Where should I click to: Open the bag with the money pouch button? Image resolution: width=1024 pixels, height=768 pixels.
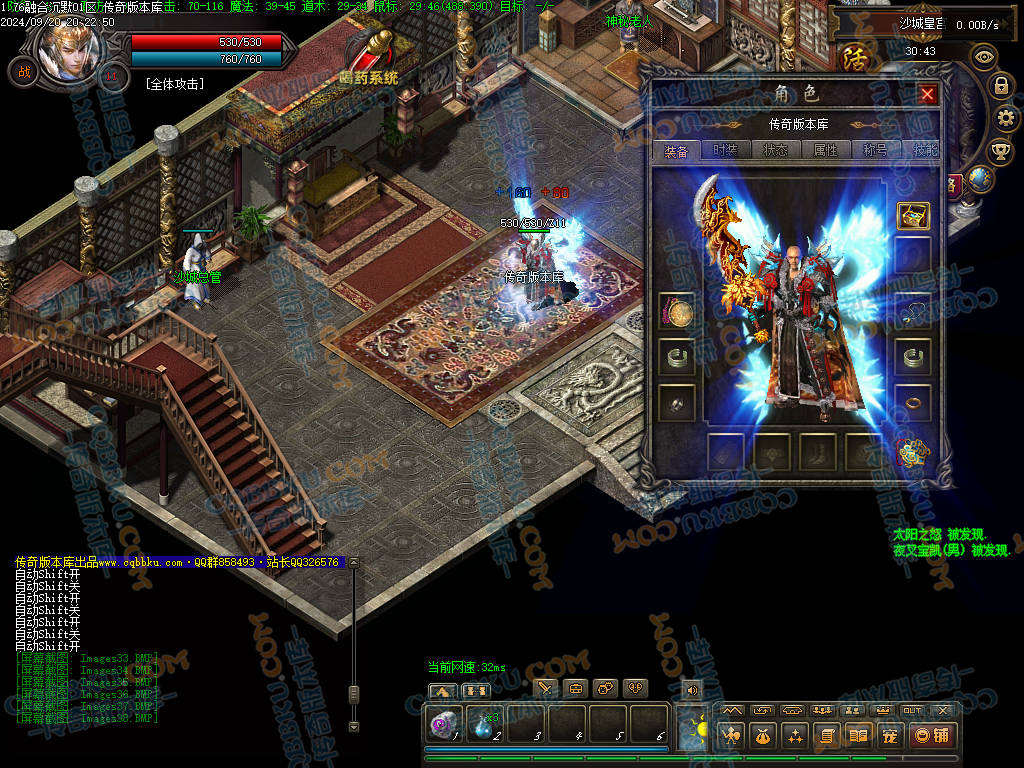point(762,736)
